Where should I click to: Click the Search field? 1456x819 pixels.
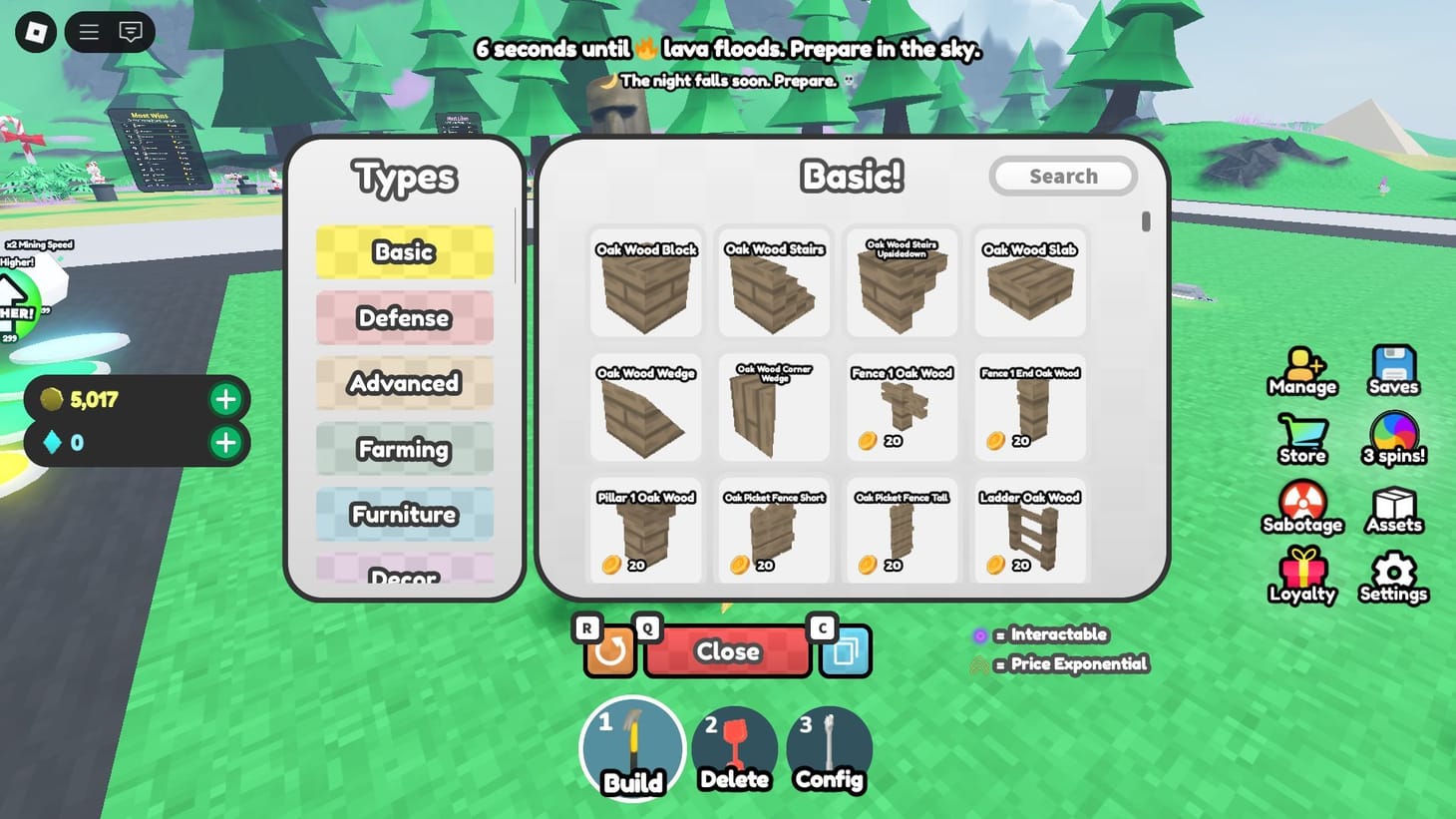1062,176
